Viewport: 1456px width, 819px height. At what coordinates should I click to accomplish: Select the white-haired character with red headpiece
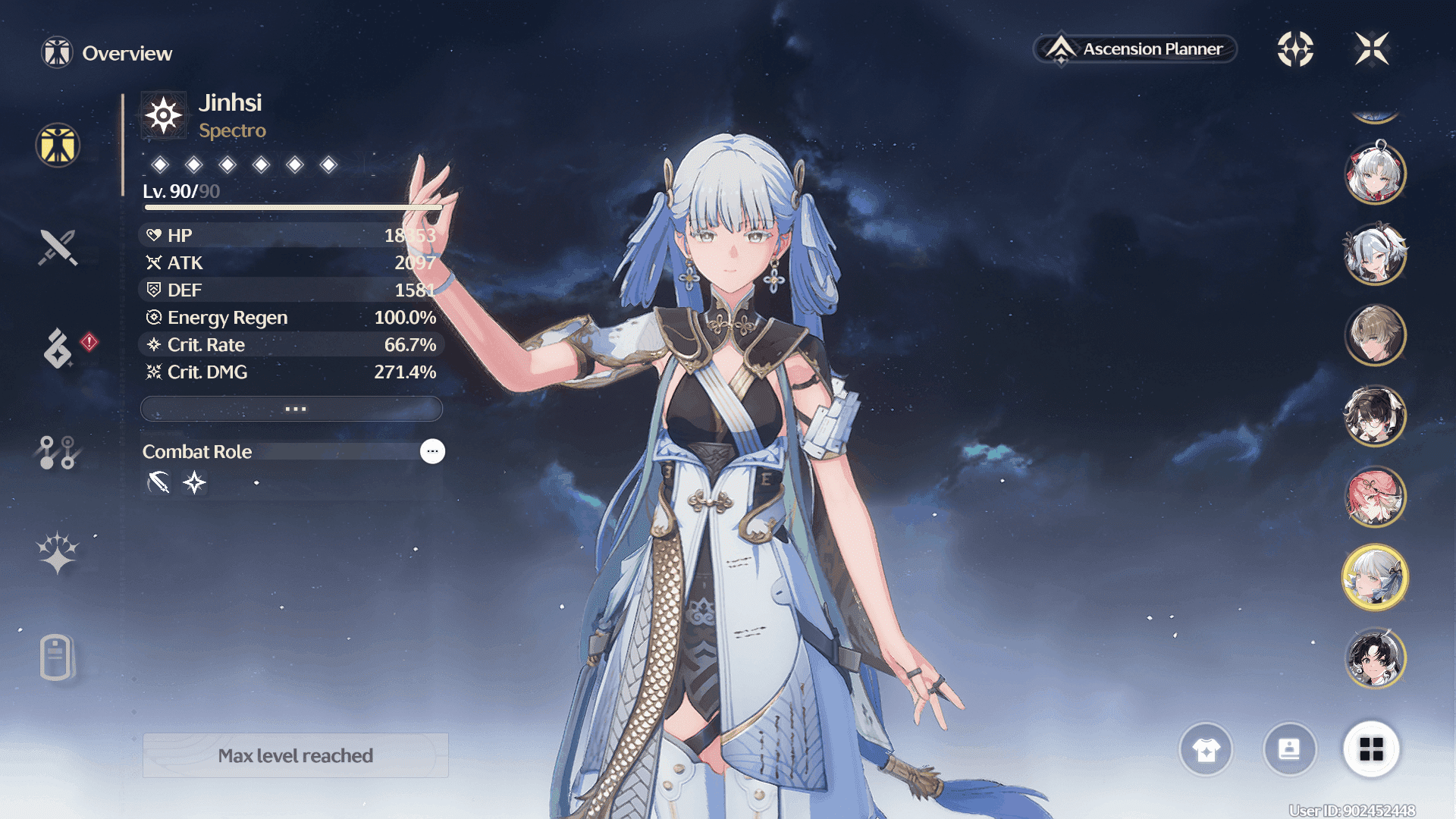click(x=1375, y=173)
